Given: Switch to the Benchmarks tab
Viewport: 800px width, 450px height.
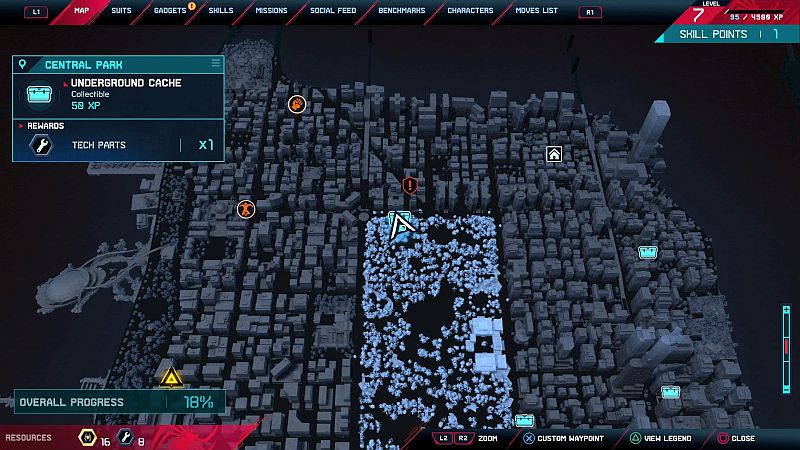Looking at the screenshot, I should (402, 11).
